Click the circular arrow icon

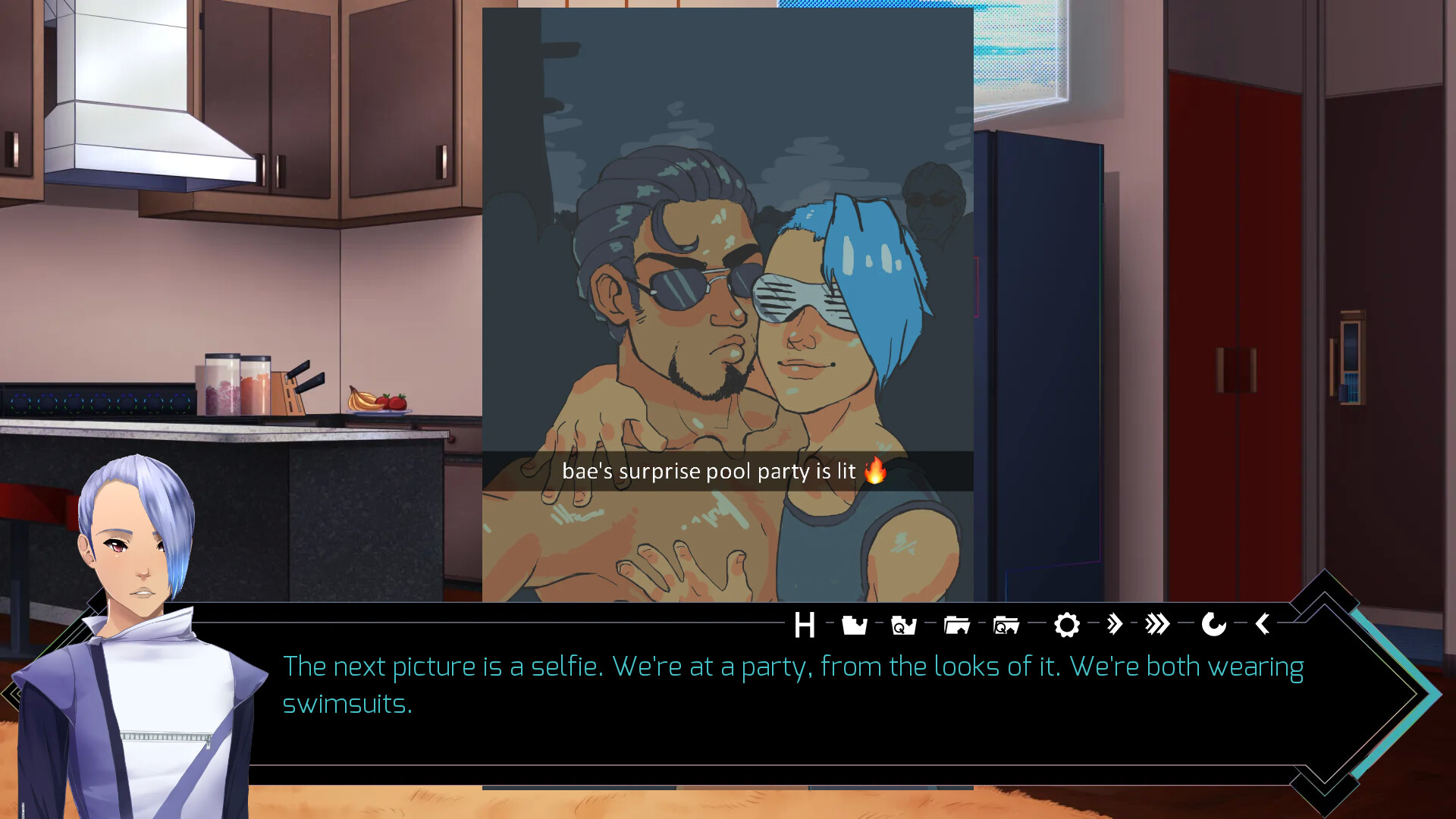point(1213,625)
